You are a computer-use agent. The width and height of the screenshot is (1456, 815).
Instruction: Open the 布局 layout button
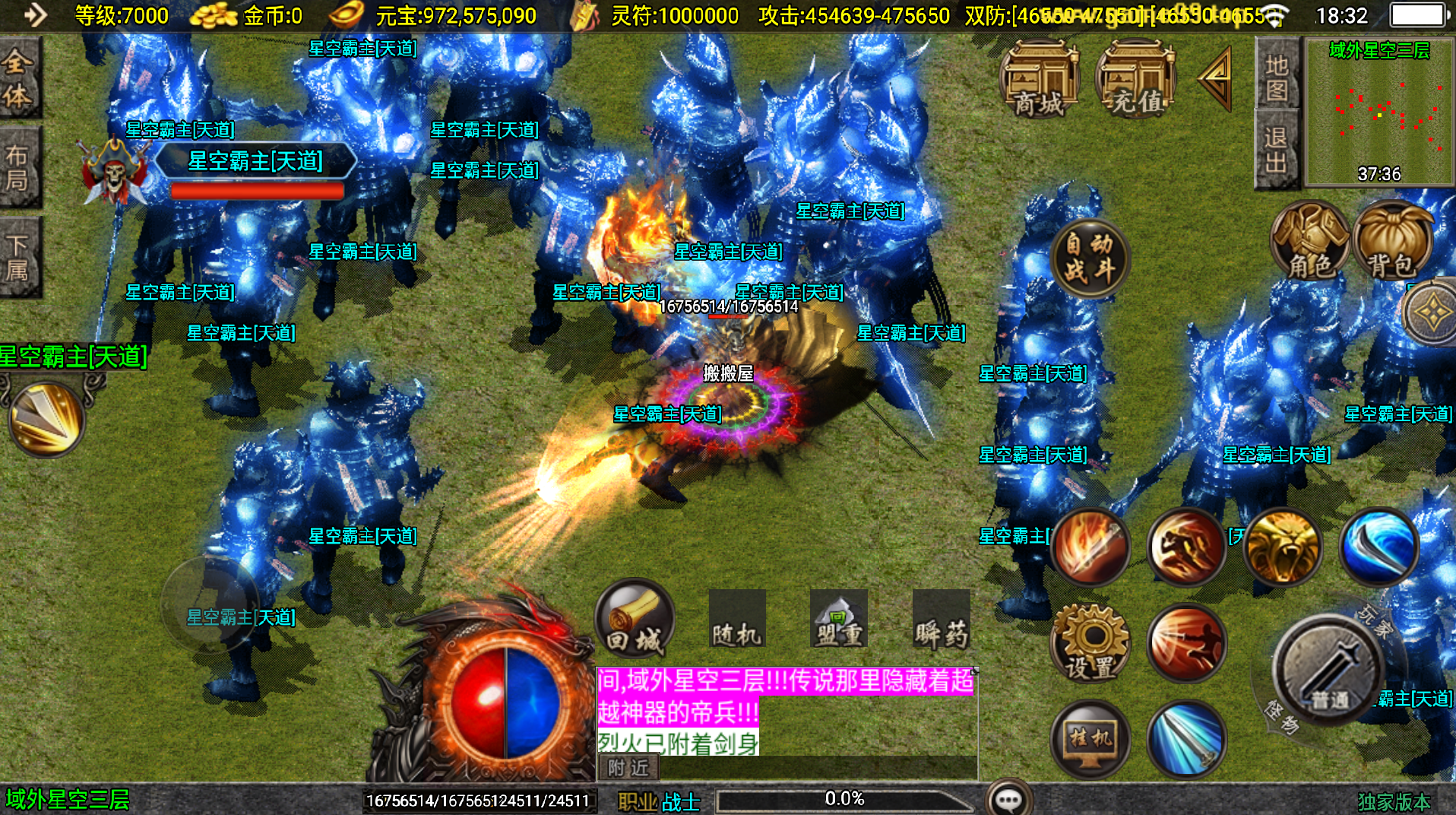pos(18,167)
